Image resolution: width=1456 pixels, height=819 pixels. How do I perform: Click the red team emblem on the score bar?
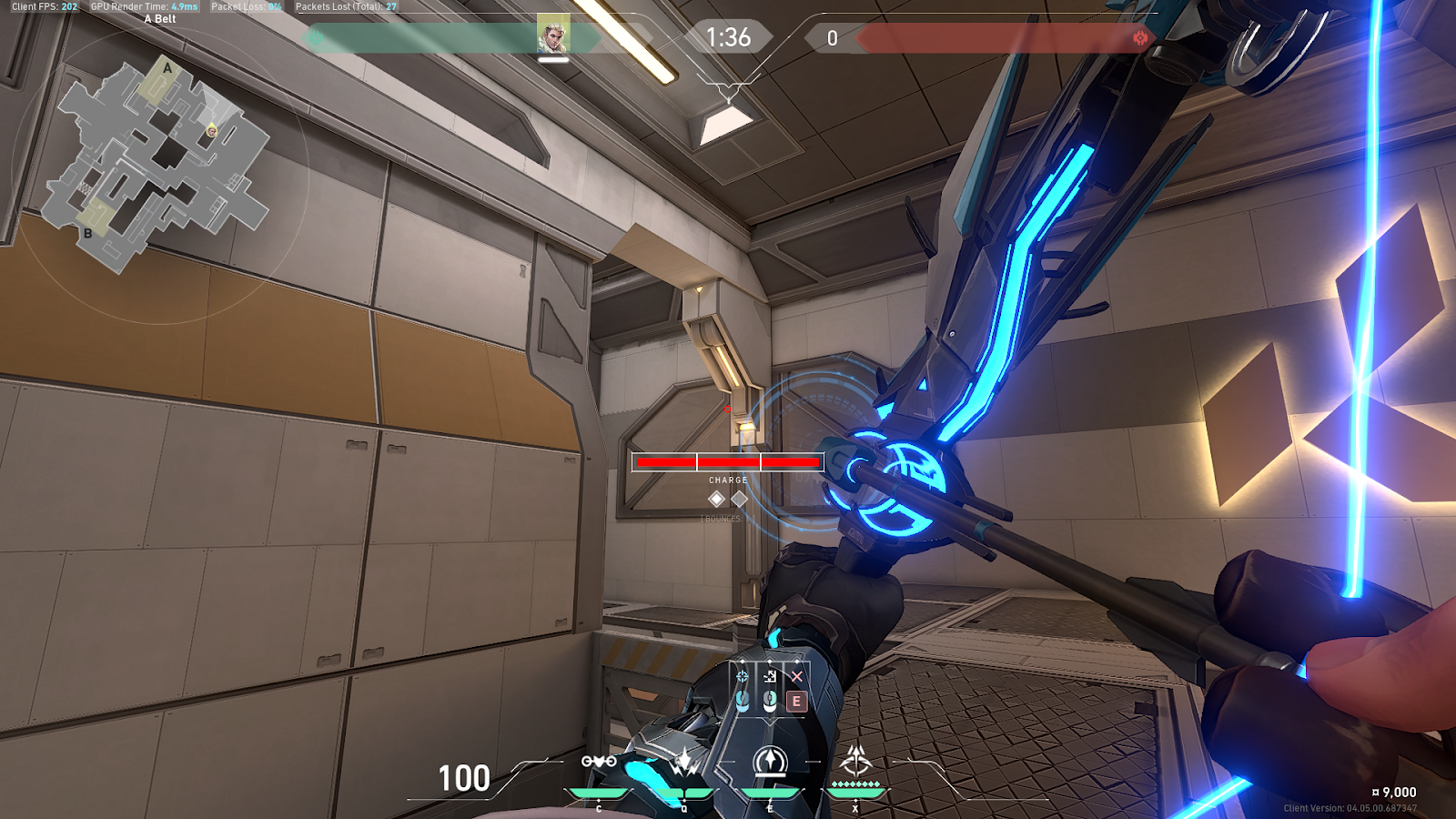pyautogui.click(x=1140, y=38)
